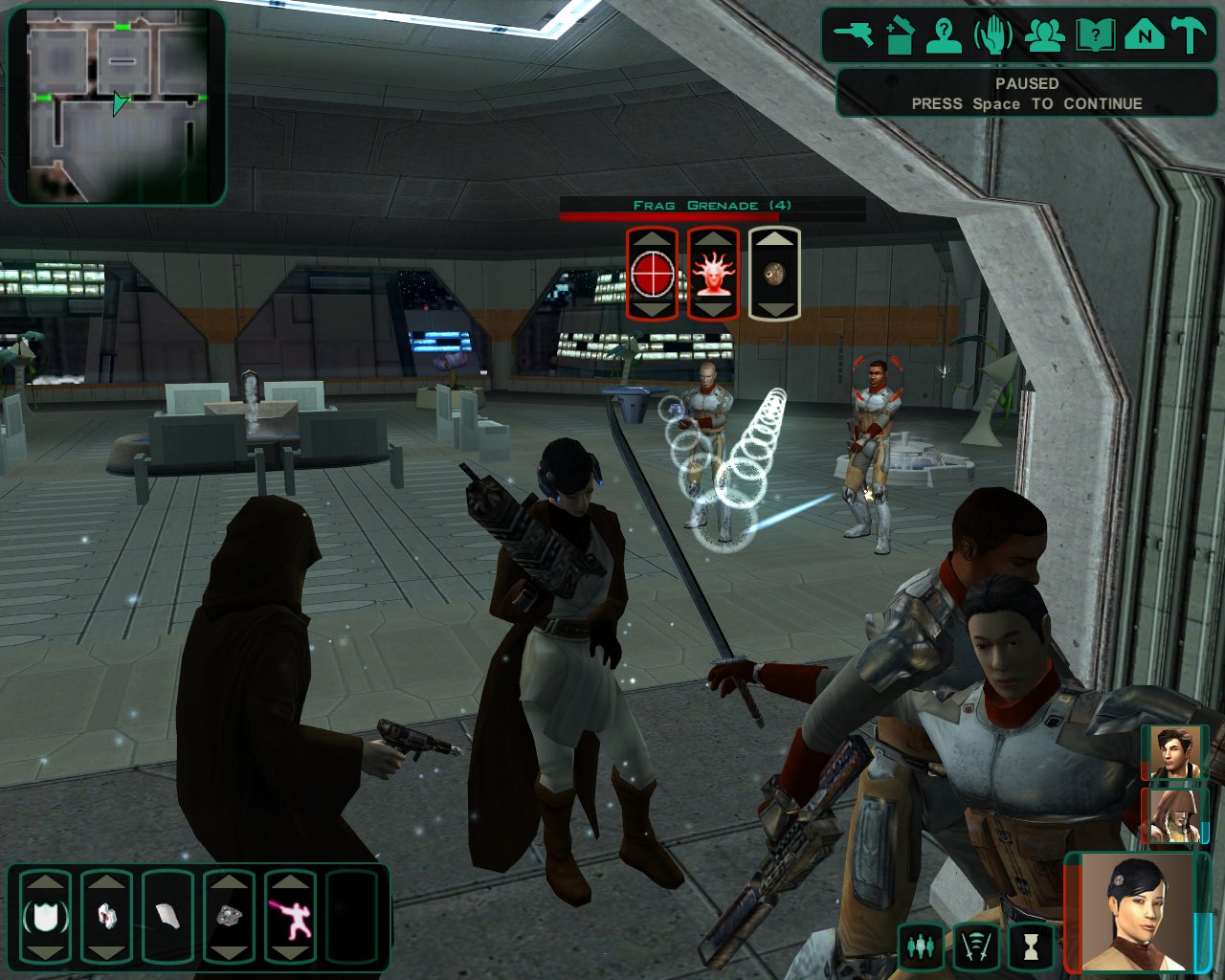The width and height of the screenshot is (1225, 980).
Task: Use the spiked-head Force power on target
Action: 713,274
